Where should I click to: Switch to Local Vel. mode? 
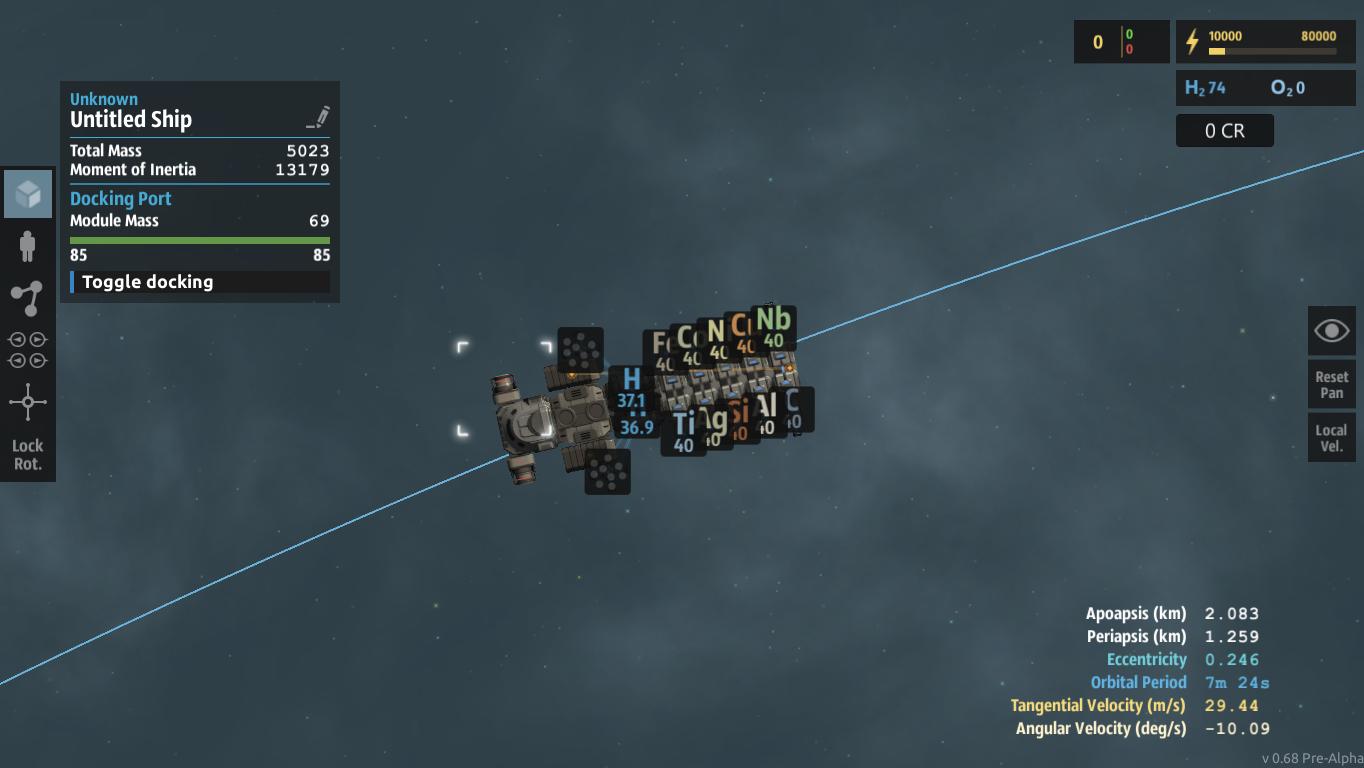pos(1331,438)
